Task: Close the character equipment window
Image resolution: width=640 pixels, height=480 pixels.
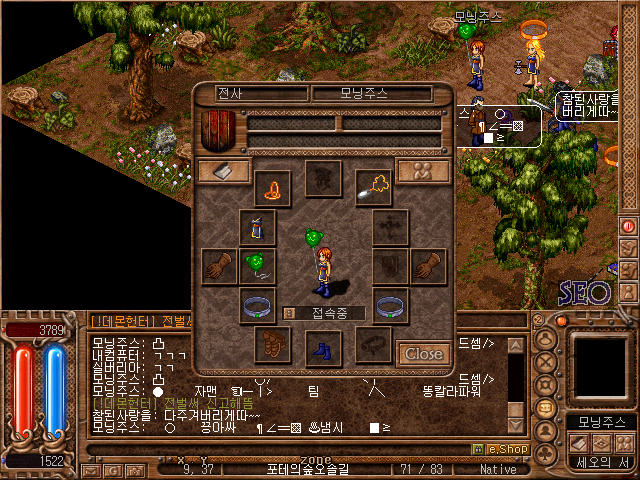Action: [x=423, y=353]
